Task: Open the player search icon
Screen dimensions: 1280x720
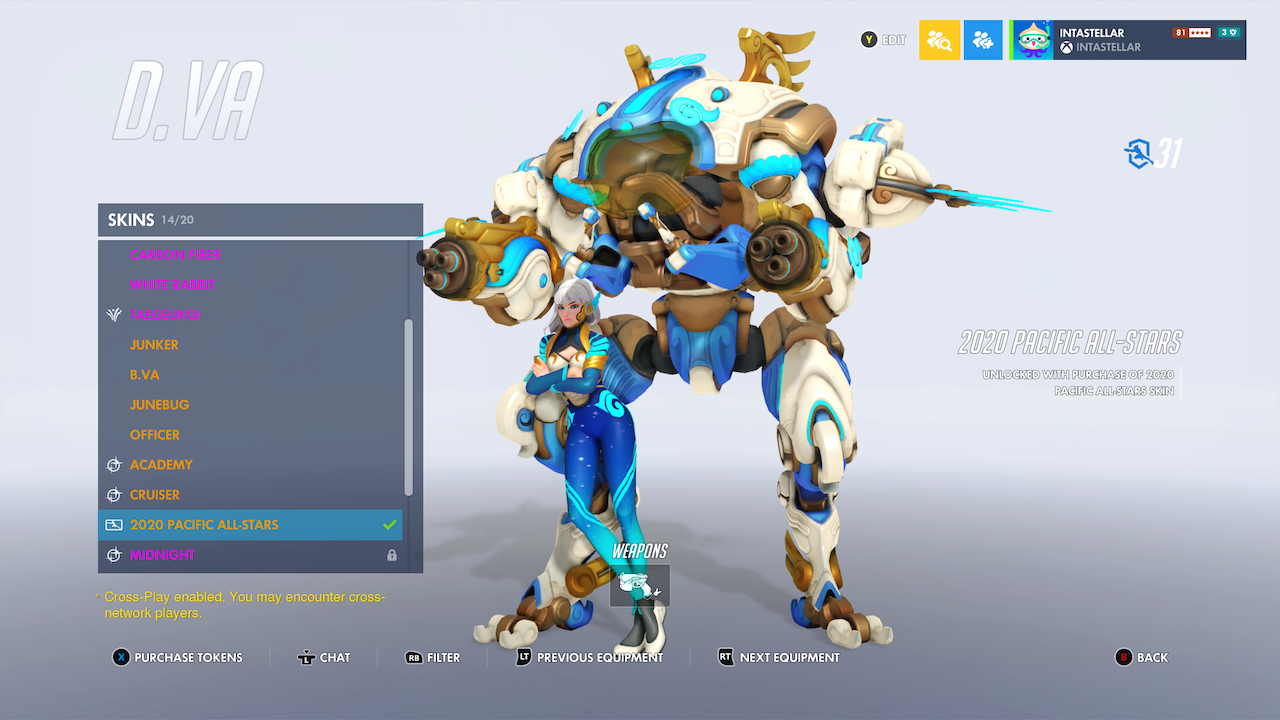Action: [939, 39]
